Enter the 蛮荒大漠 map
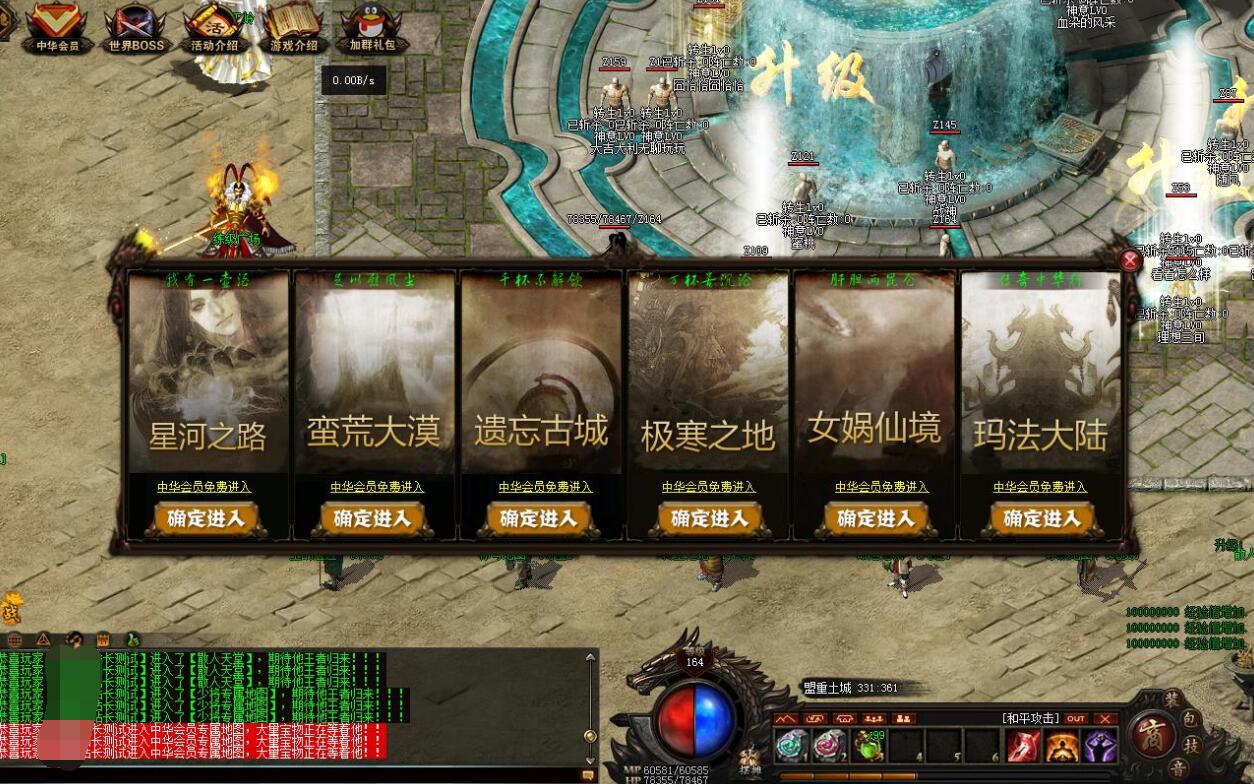The image size is (1254, 784). (373, 519)
